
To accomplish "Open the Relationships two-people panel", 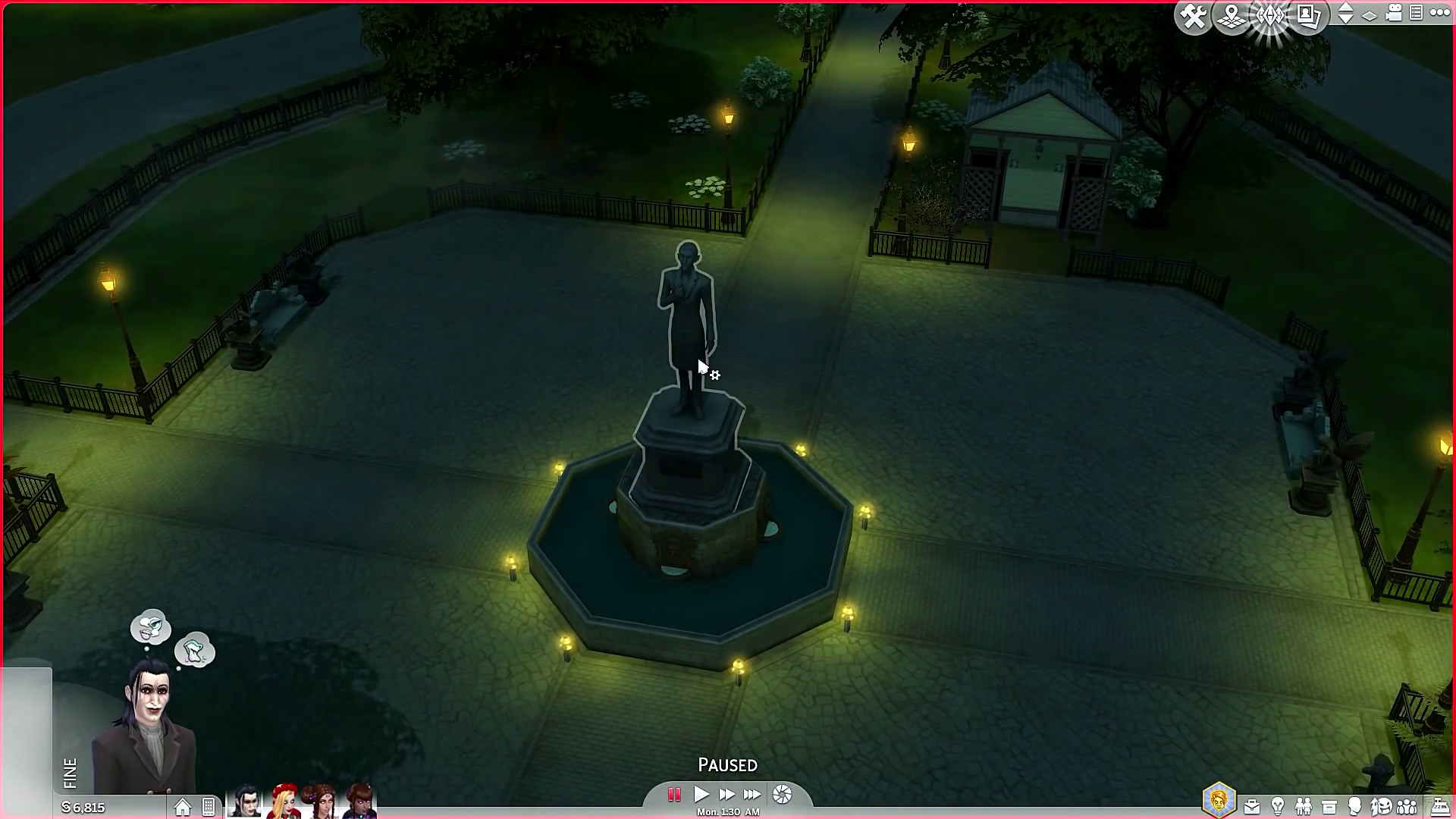I will [1304, 806].
